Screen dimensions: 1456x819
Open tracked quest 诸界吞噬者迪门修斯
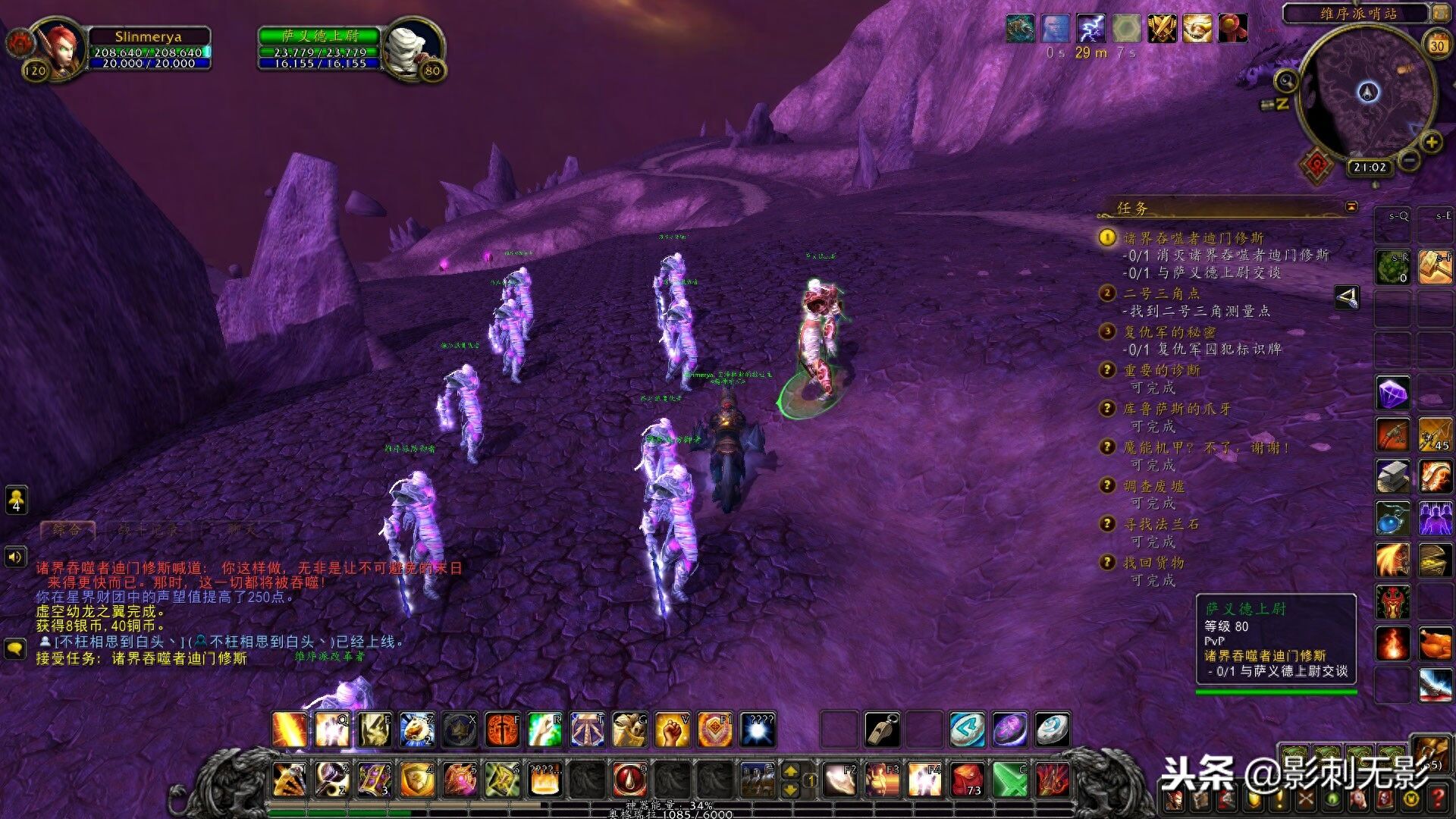(1193, 238)
